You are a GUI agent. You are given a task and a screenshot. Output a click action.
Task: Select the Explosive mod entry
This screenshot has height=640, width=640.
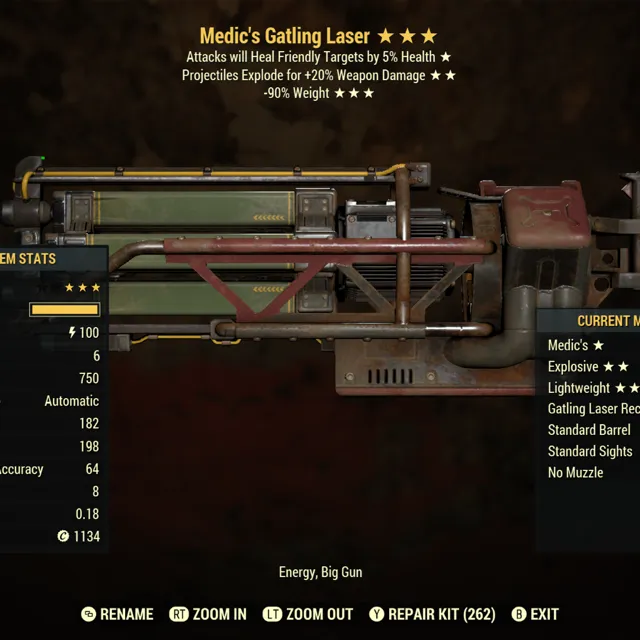[588, 367]
